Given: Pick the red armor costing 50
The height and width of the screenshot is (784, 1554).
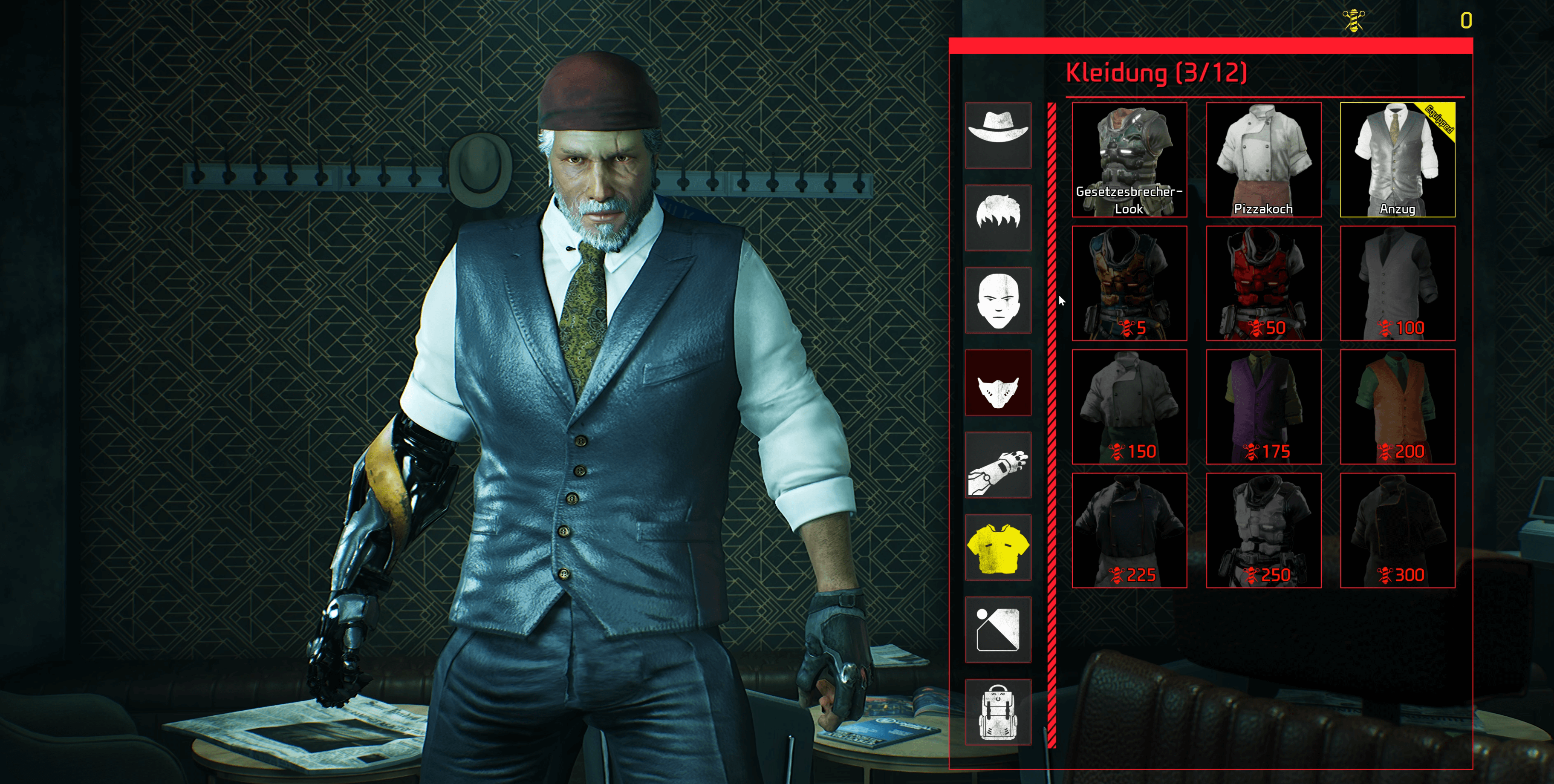Looking at the screenshot, I should tap(1263, 283).
